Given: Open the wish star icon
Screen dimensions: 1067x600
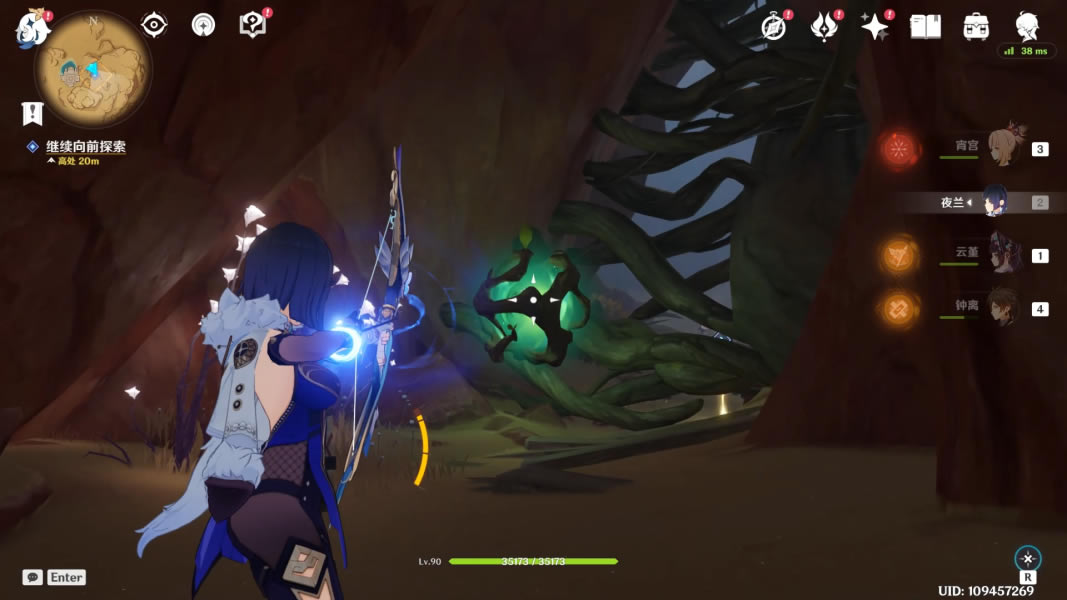Looking at the screenshot, I should [875, 27].
